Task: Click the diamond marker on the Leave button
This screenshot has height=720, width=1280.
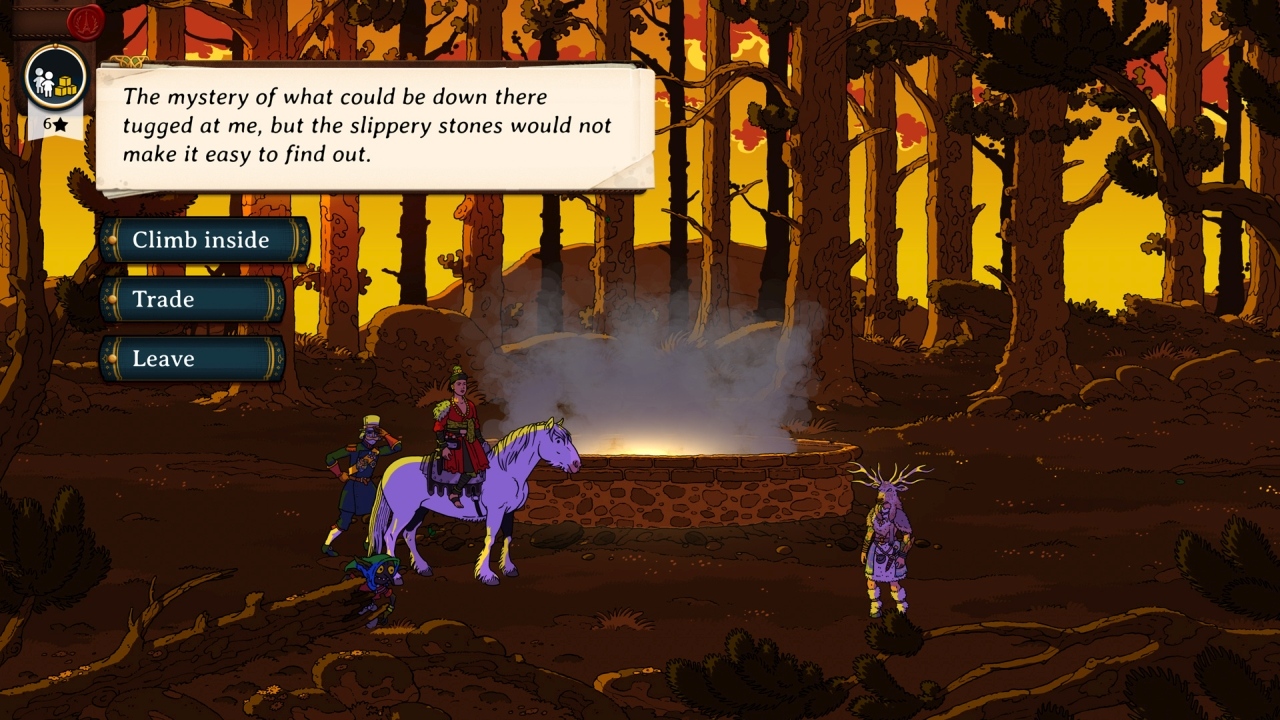Action: coord(113,358)
